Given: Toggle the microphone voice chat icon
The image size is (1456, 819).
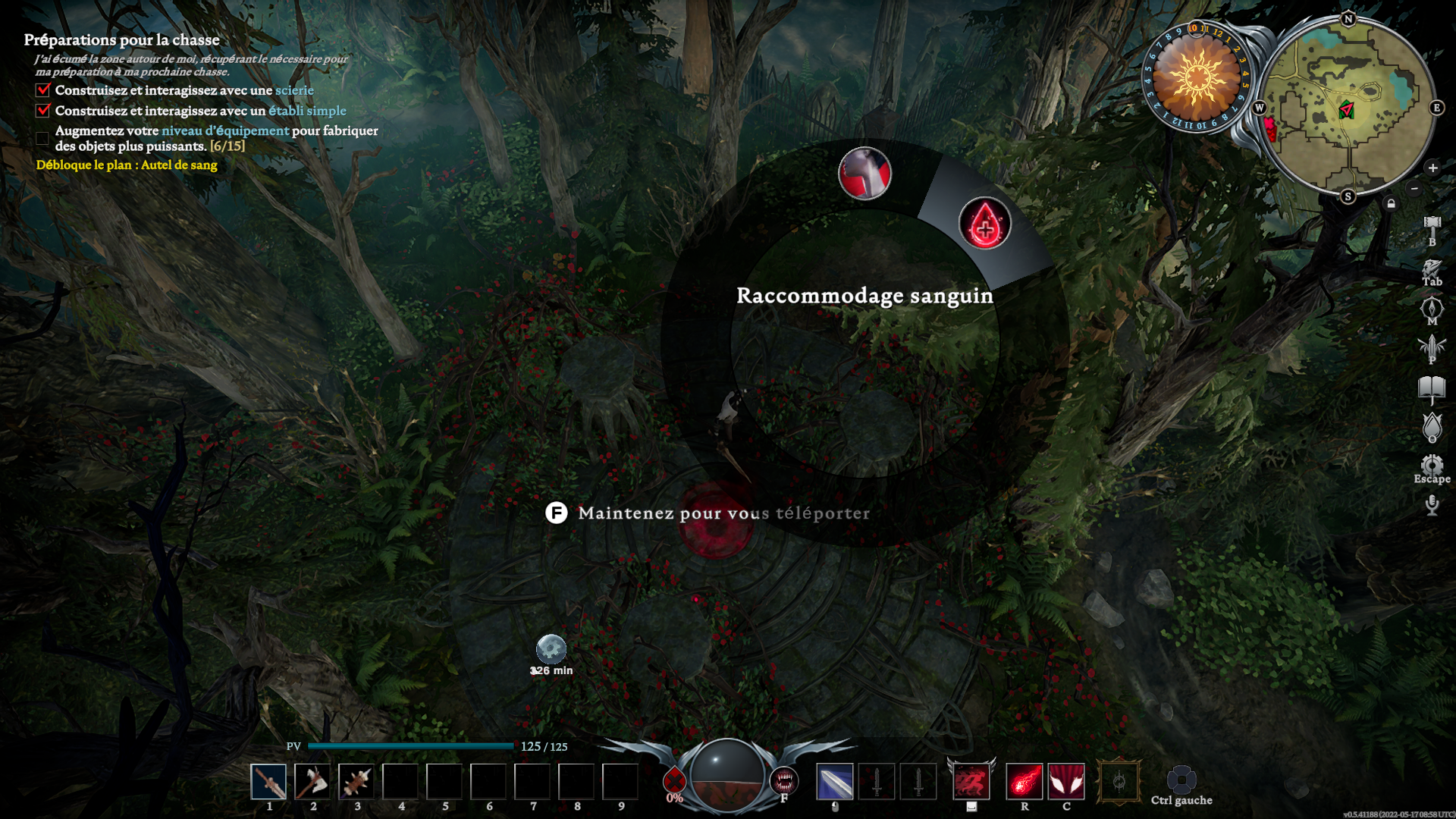Looking at the screenshot, I should 1432,504.
